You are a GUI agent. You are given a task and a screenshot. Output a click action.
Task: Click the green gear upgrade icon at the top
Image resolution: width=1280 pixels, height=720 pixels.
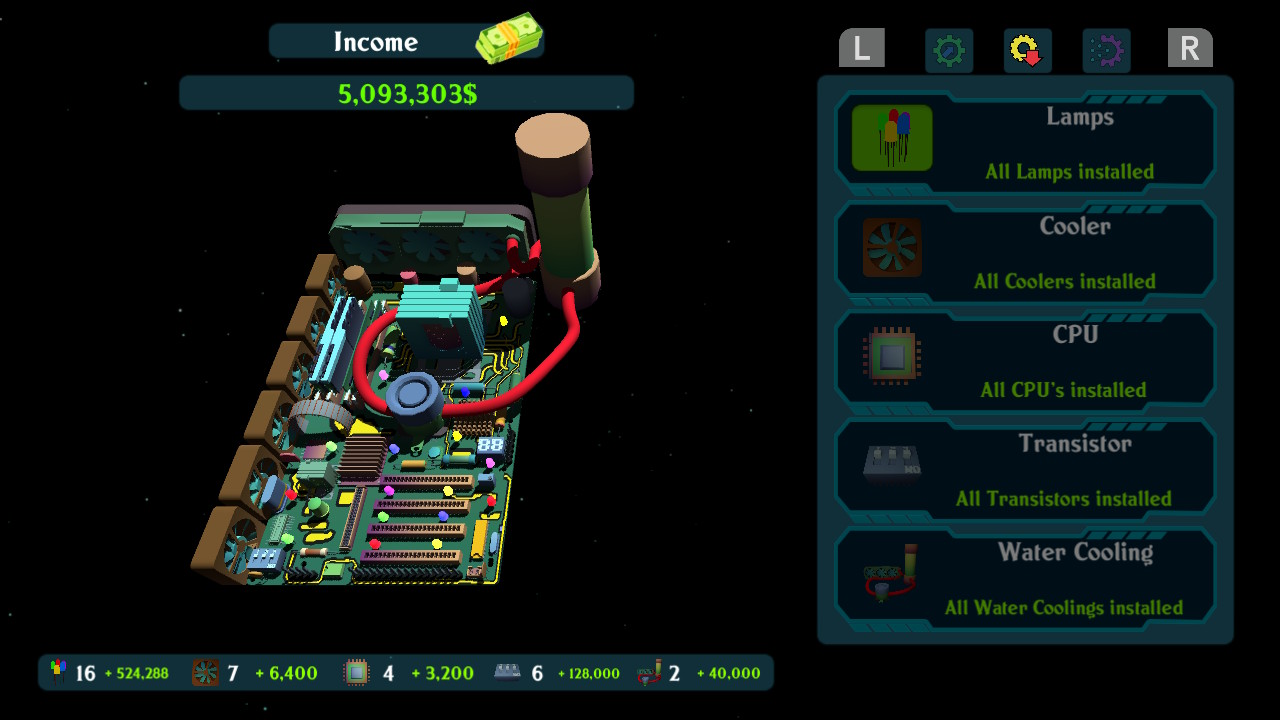(x=948, y=50)
